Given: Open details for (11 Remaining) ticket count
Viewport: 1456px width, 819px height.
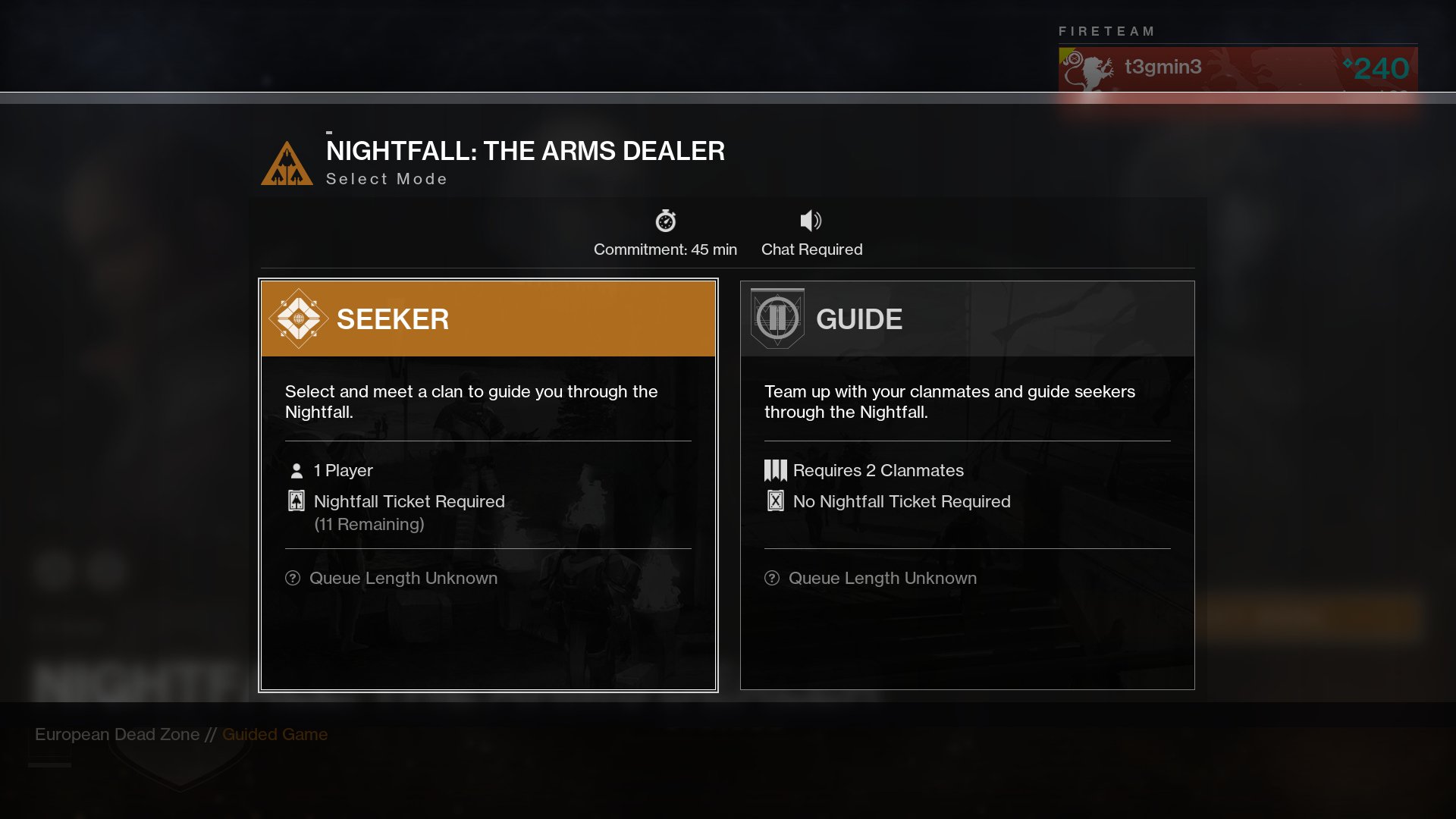Looking at the screenshot, I should (369, 523).
